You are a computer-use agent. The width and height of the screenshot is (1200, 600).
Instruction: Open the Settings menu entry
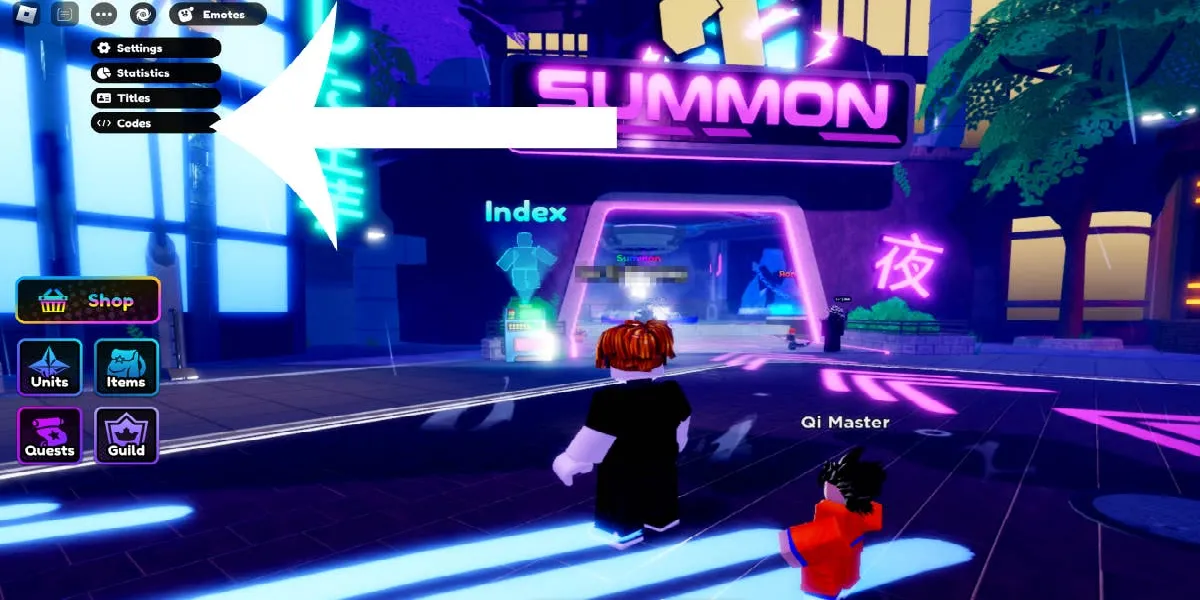tap(155, 48)
